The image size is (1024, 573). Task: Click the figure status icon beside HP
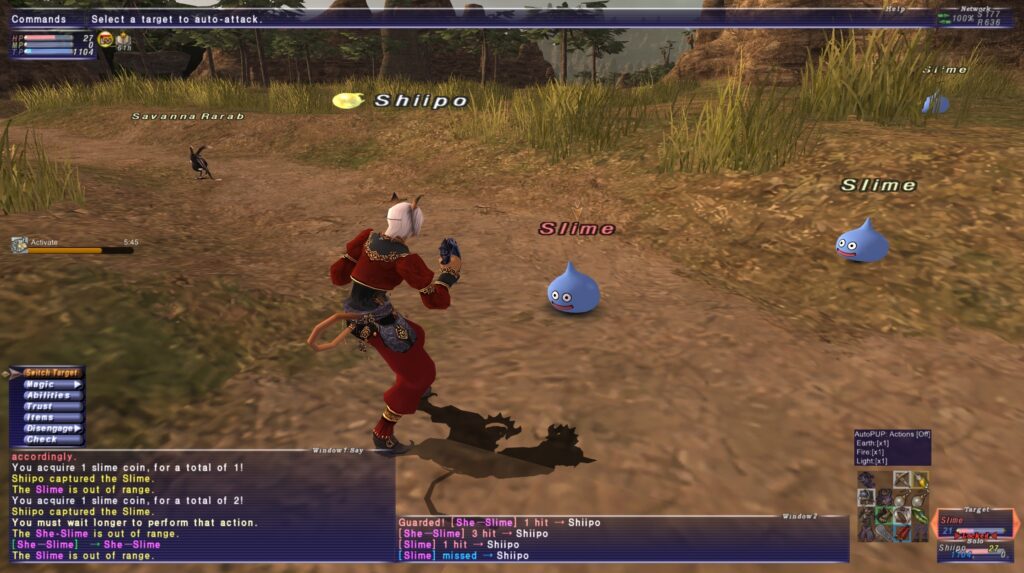(x=124, y=40)
